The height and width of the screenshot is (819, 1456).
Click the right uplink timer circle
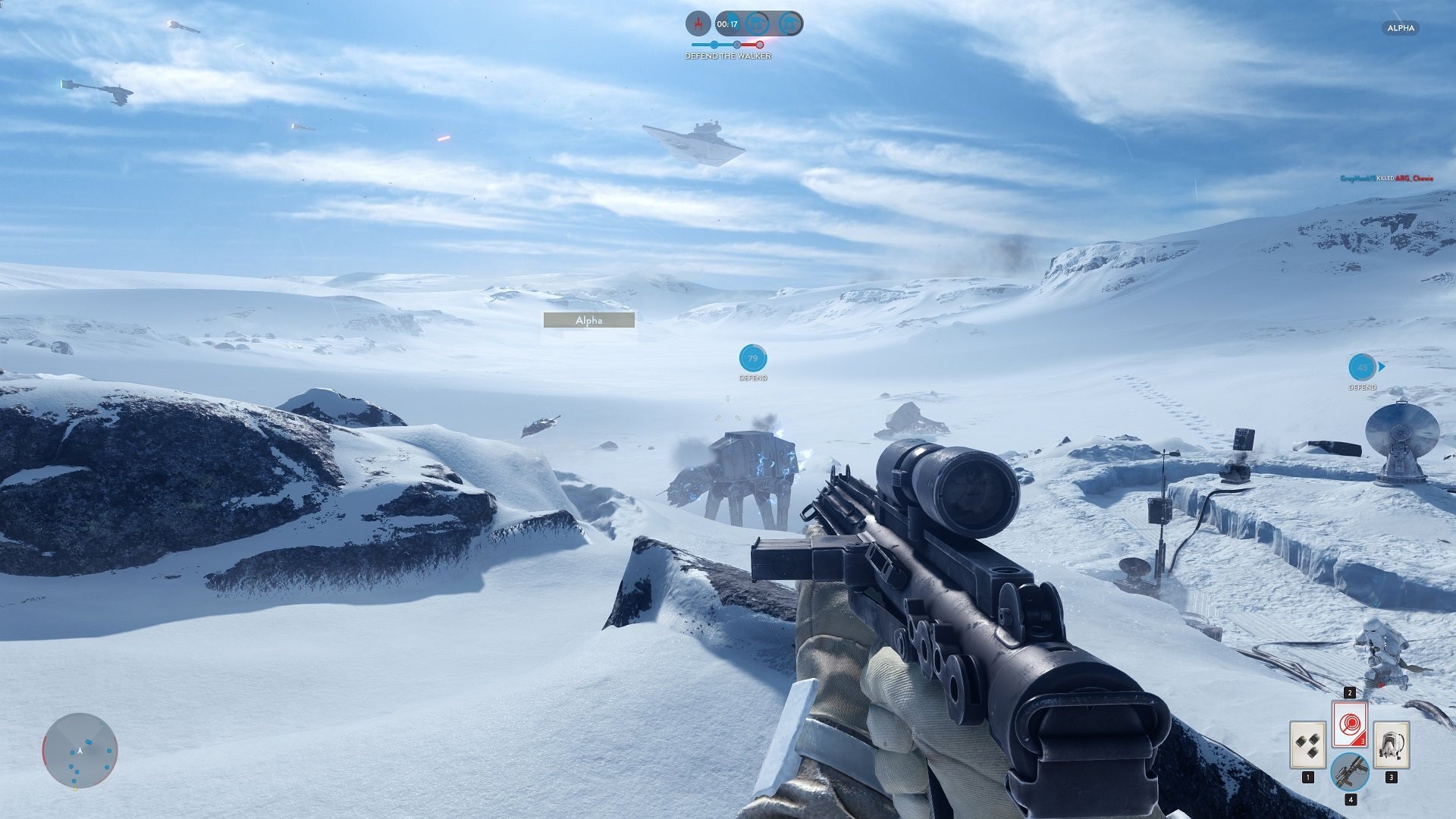click(x=790, y=24)
